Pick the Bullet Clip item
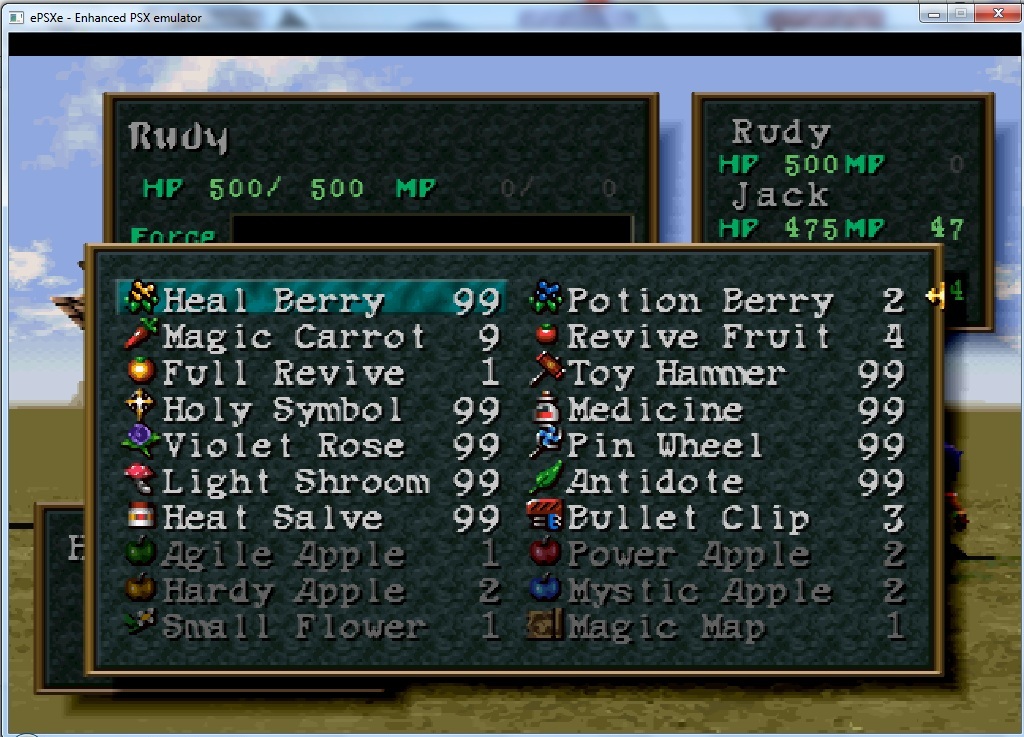 pos(688,518)
